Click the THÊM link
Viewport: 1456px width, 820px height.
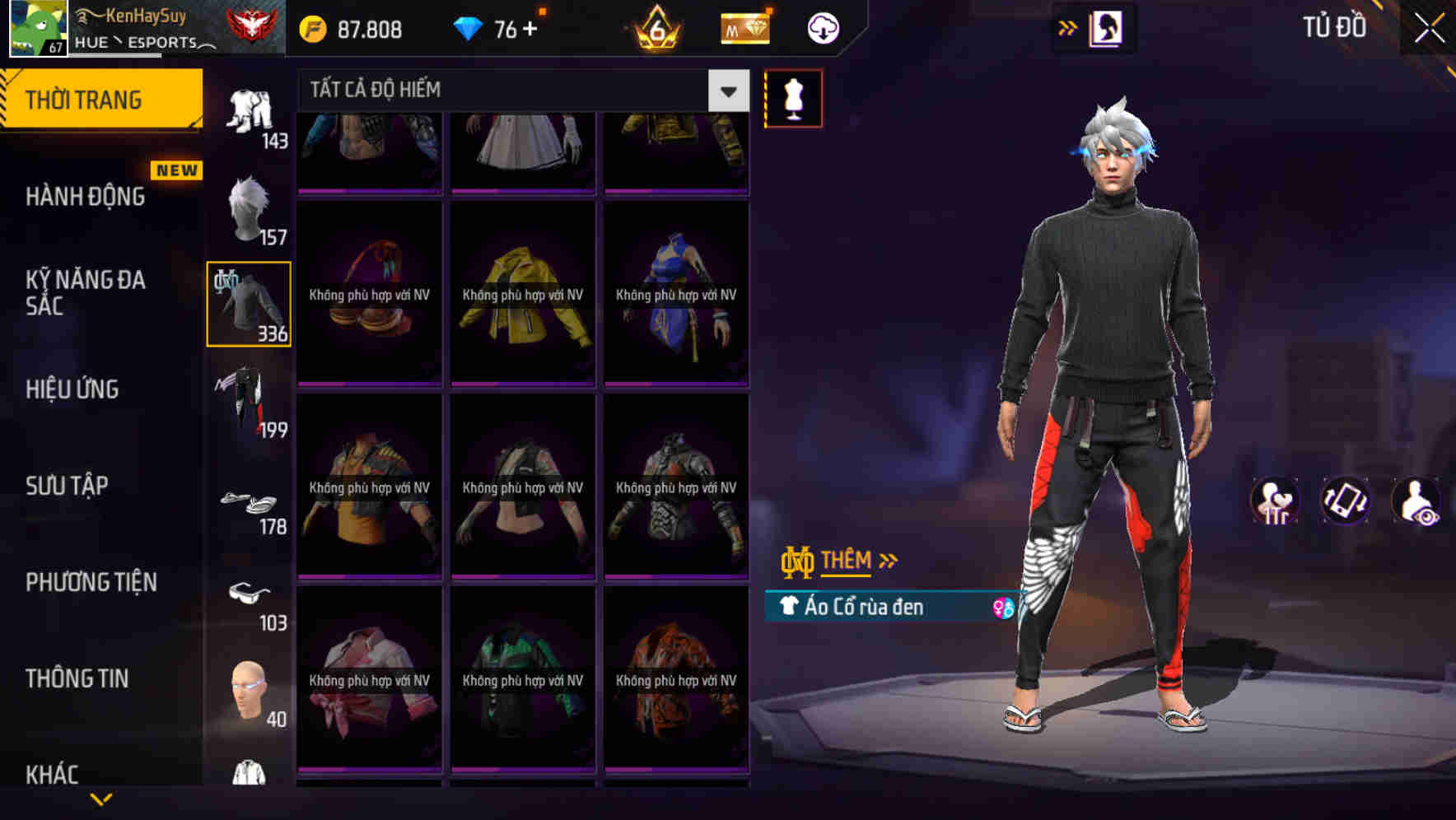click(847, 561)
